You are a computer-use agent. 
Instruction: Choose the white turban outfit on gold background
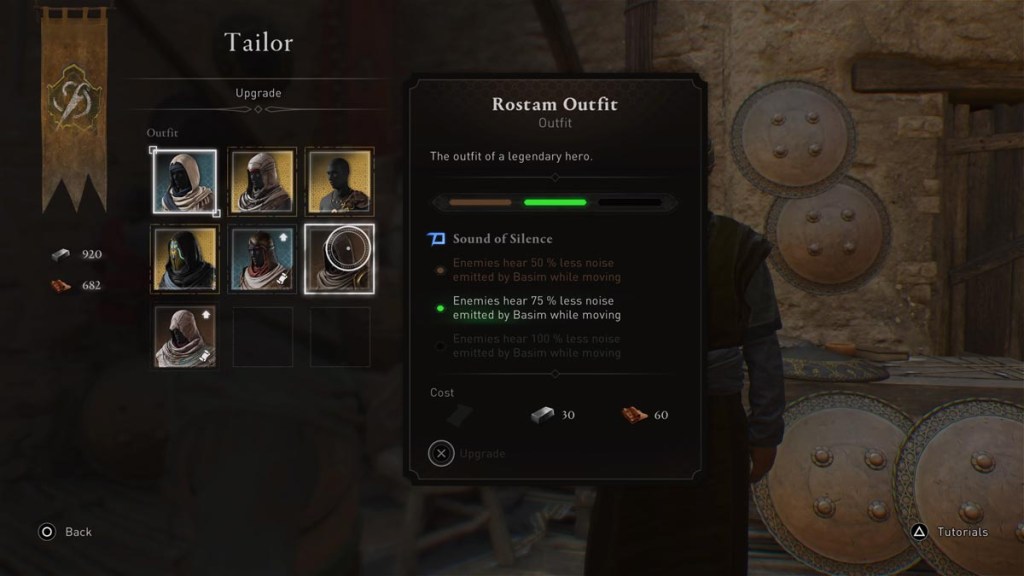click(262, 181)
